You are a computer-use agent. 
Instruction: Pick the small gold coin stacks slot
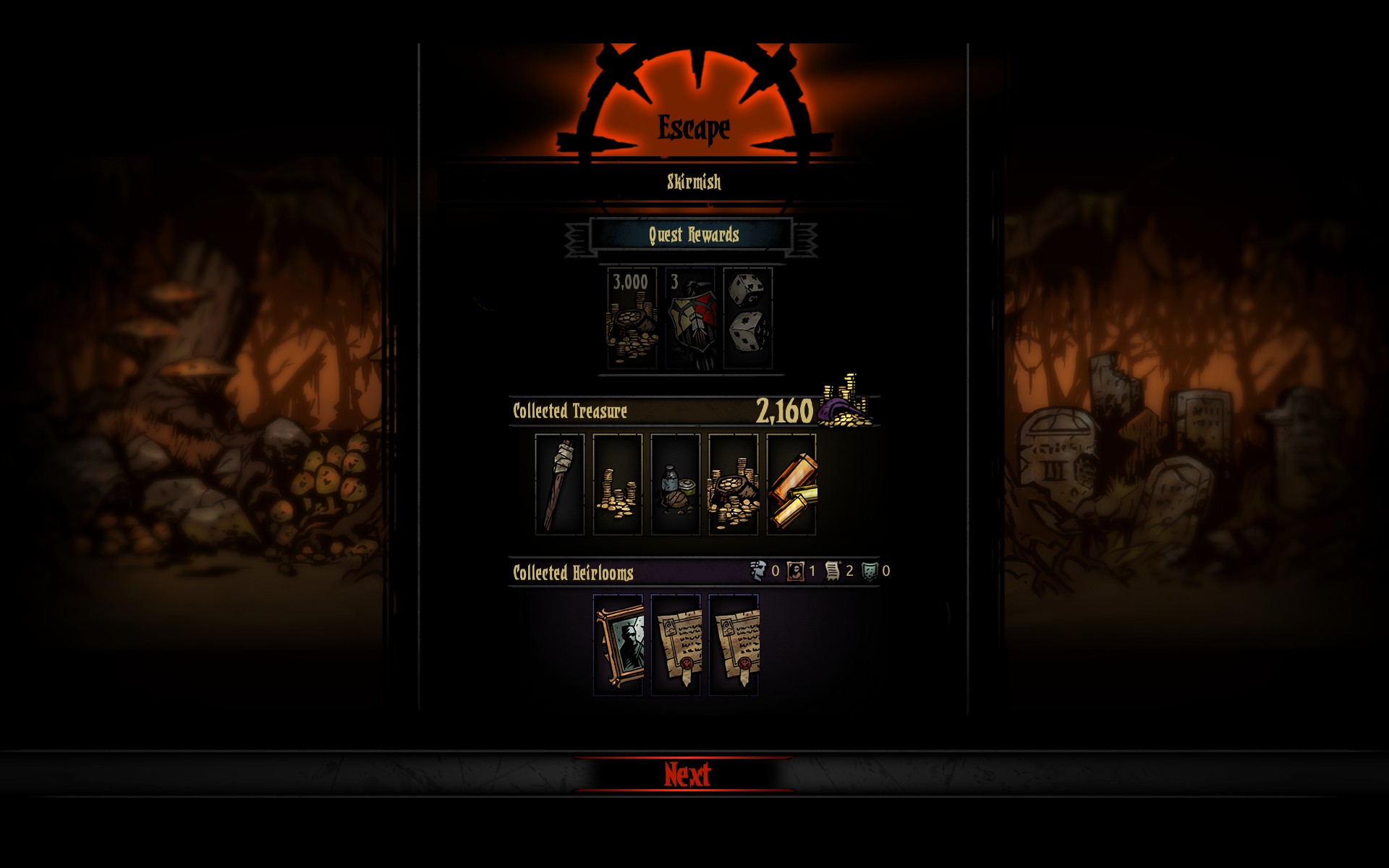pyautogui.click(x=617, y=484)
